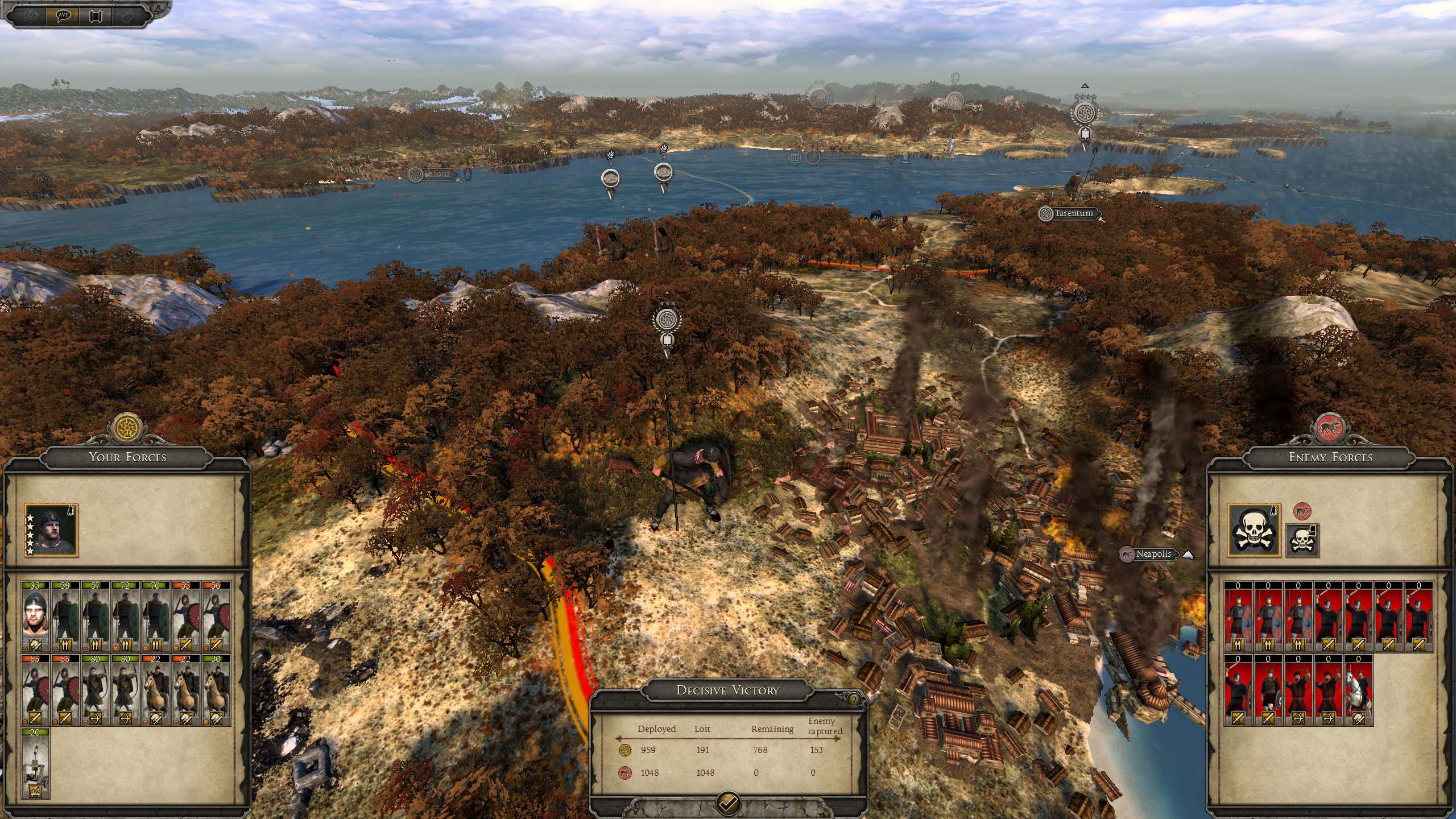Click the small skull enemy garrison portrait
The height and width of the screenshot is (819, 1456).
1302,540
